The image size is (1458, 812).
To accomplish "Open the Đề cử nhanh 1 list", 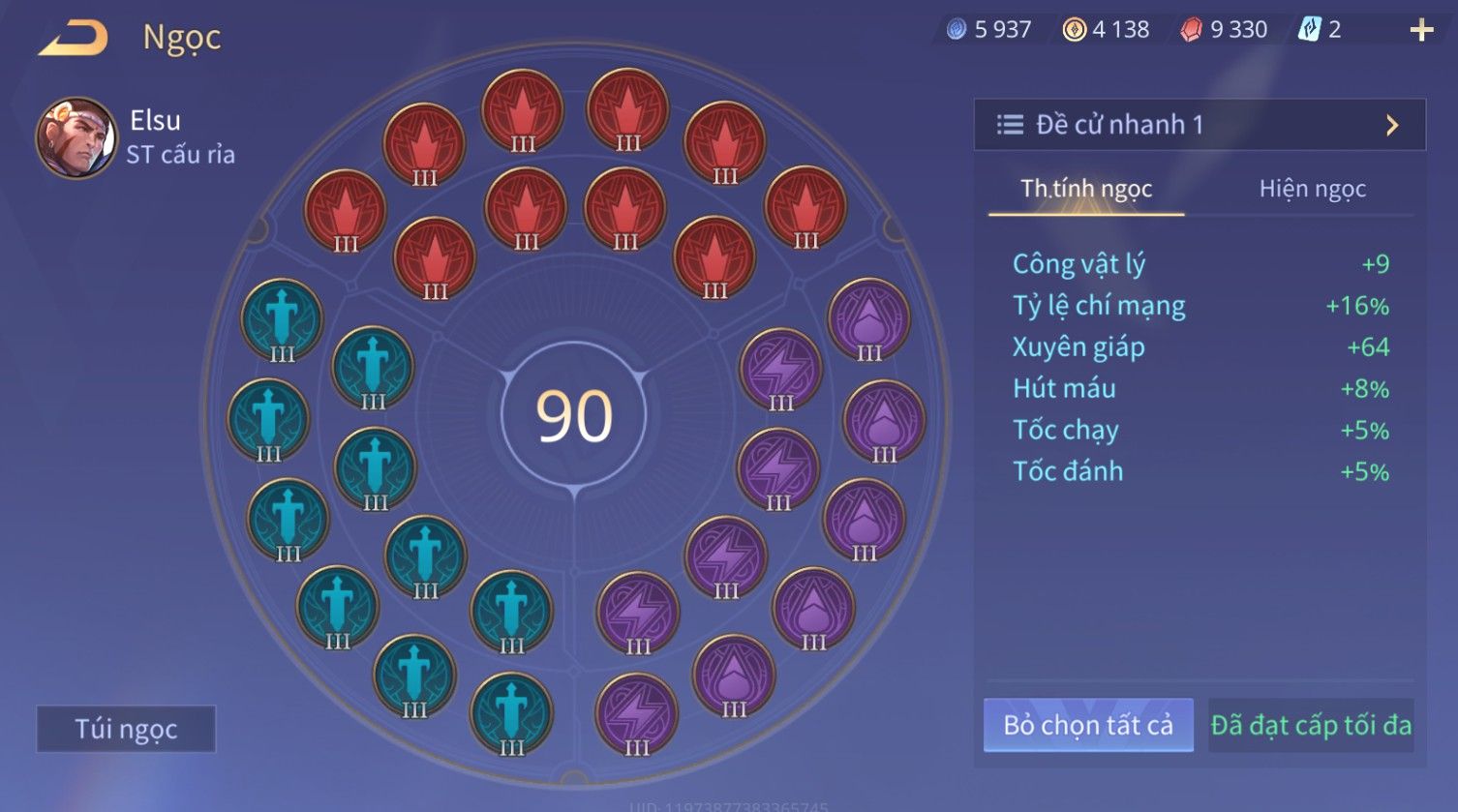I will [1199, 125].
